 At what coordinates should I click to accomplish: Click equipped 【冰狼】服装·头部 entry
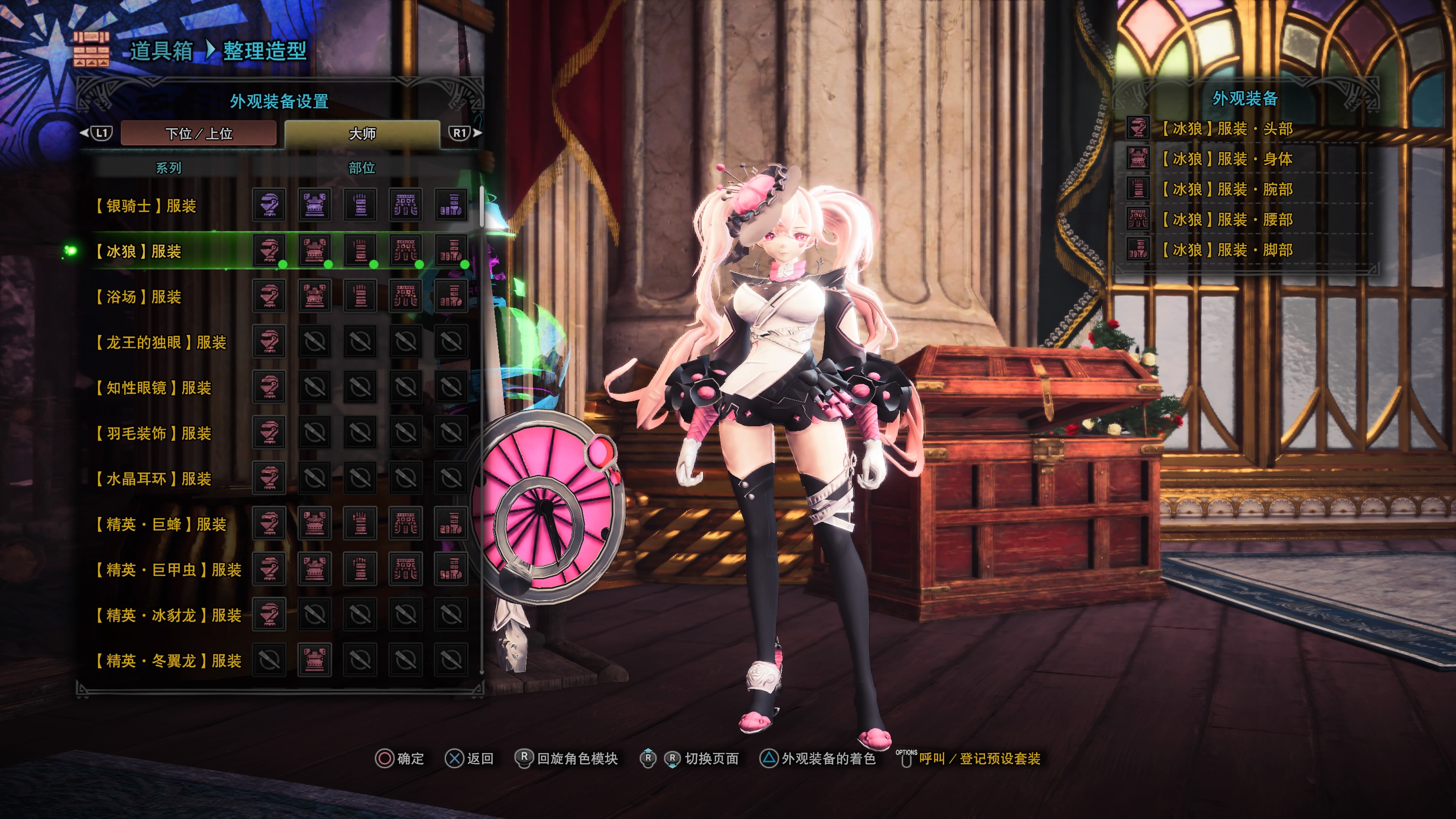coord(1227,129)
